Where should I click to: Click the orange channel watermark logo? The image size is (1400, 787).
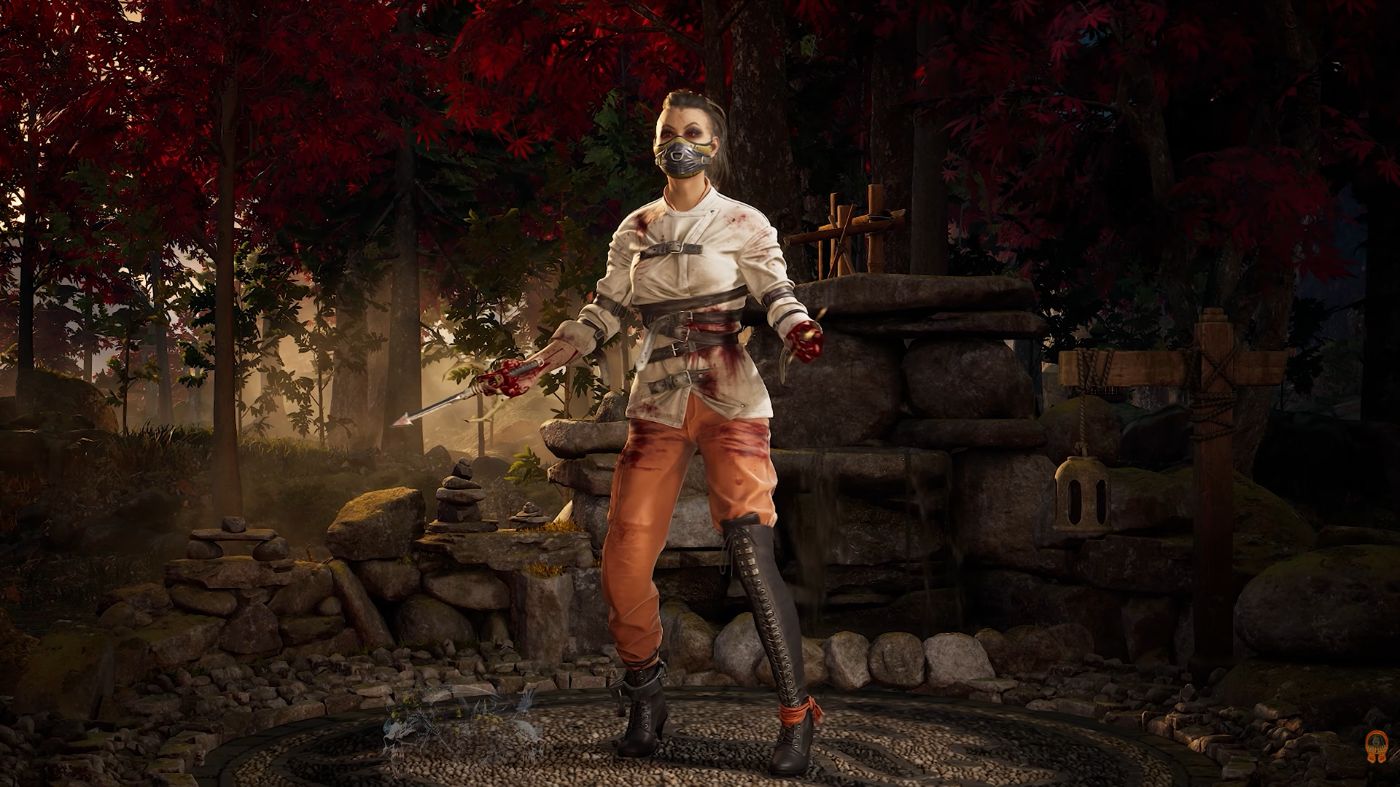click(x=1377, y=745)
